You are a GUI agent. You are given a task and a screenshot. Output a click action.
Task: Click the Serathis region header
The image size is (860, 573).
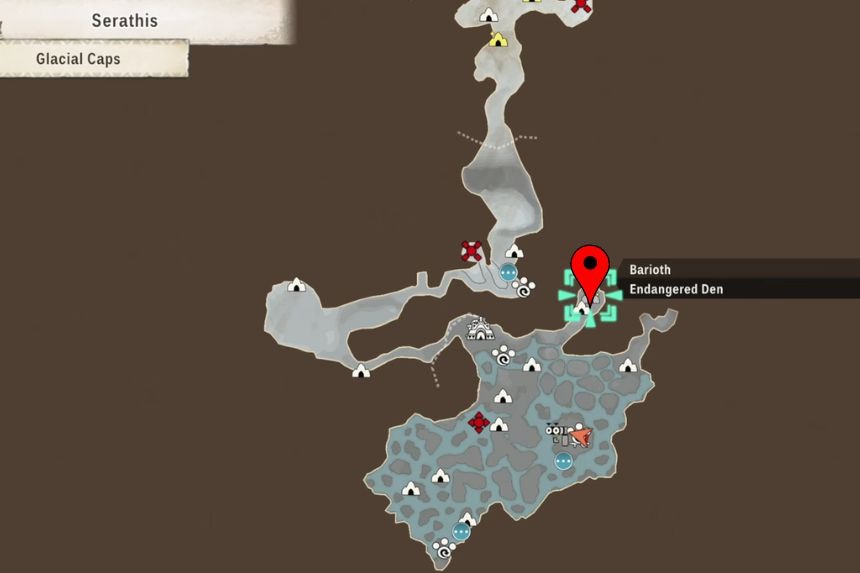click(125, 20)
